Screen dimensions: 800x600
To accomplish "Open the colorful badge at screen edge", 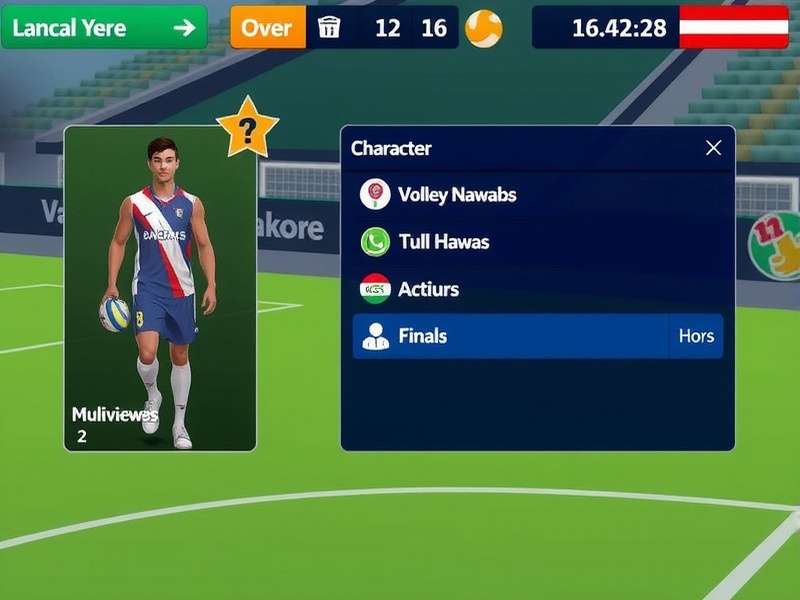I will click(777, 245).
